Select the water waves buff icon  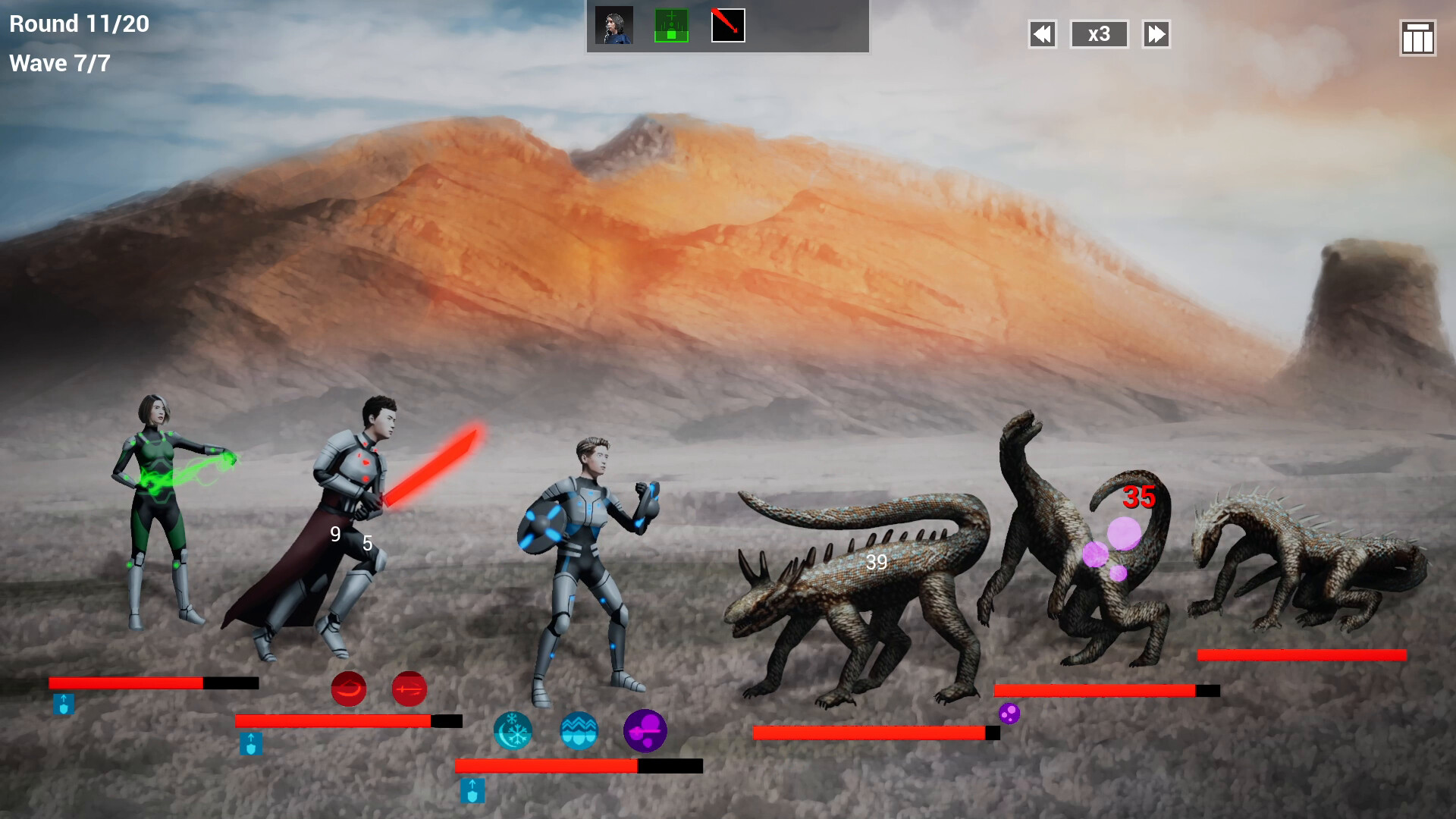tap(579, 731)
